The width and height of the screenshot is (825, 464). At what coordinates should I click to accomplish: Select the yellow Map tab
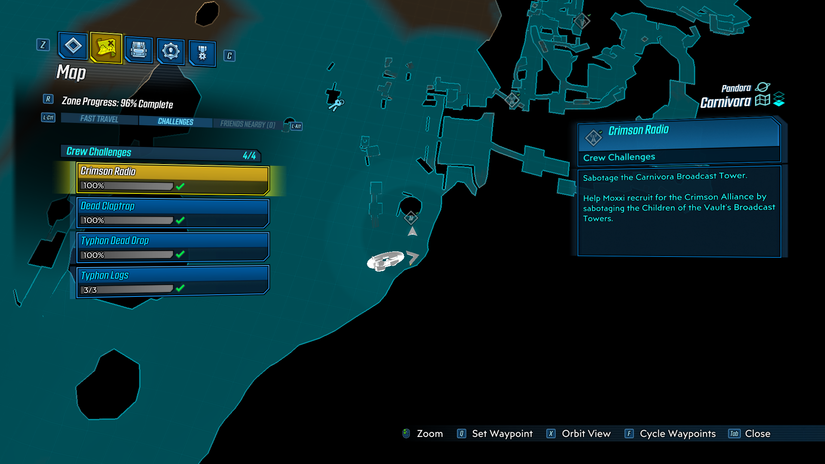pos(105,47)
